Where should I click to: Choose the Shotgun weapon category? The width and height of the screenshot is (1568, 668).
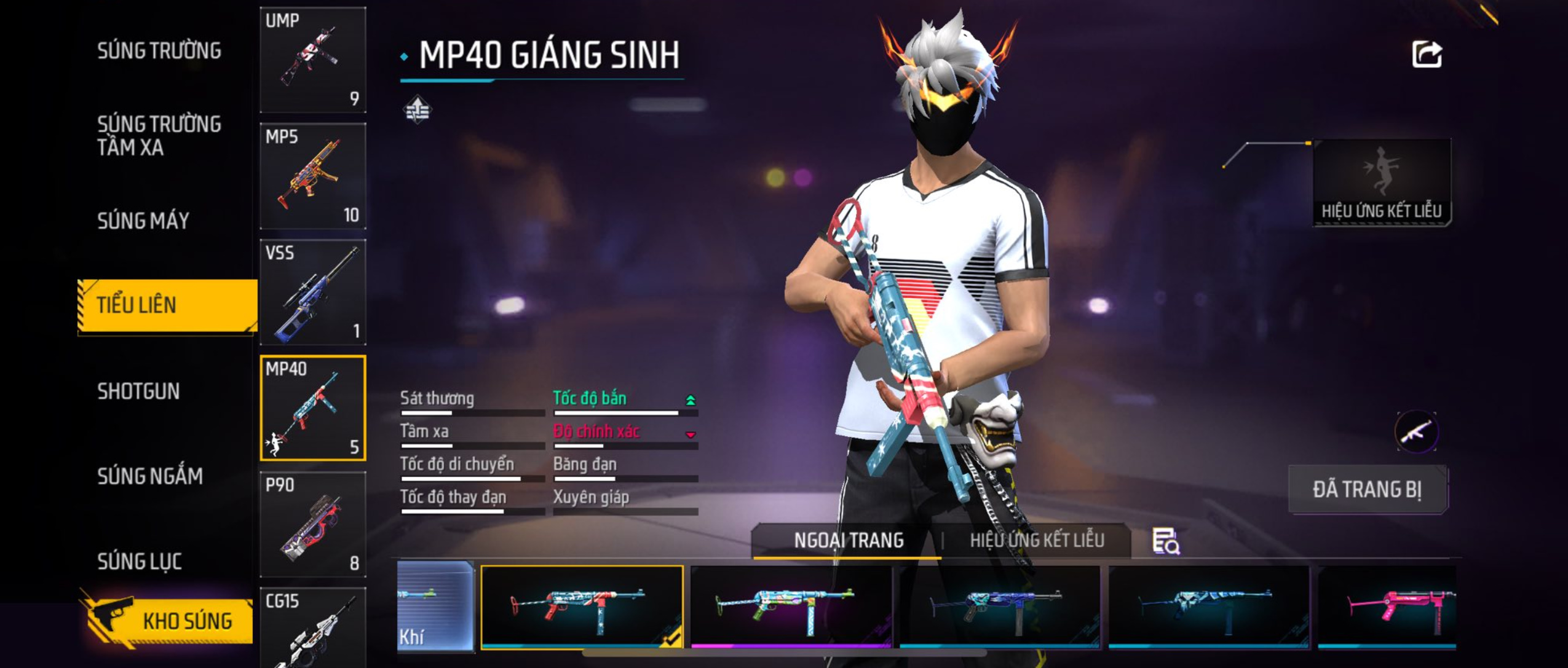138,391
